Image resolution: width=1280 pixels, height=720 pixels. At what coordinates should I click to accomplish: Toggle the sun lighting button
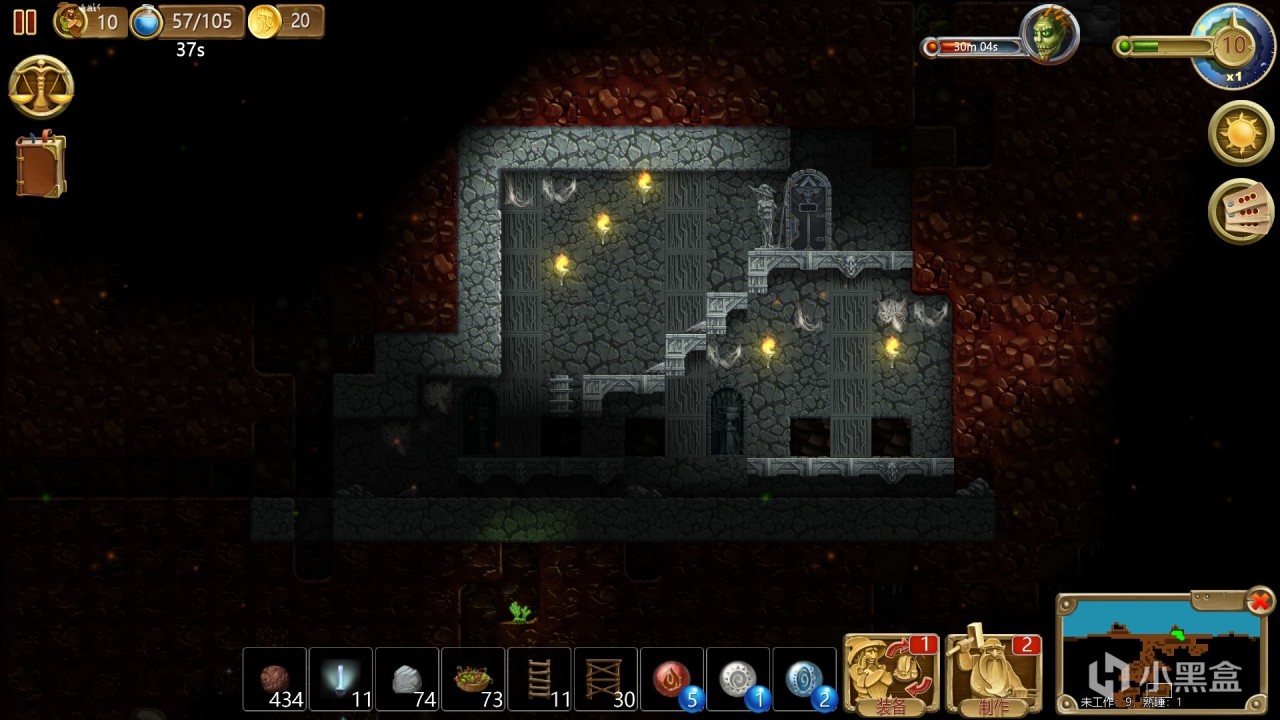1241,133
